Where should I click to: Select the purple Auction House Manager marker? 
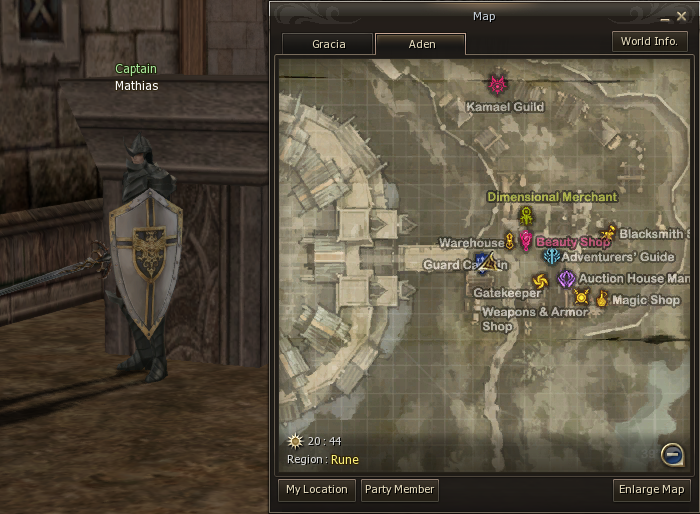(567, 278)
